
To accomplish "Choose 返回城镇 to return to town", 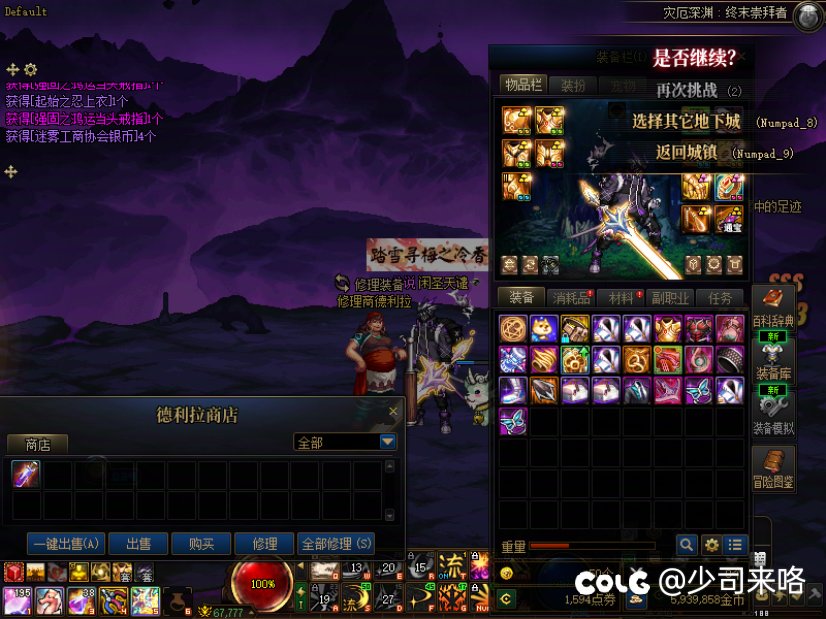I will point(685,153).
